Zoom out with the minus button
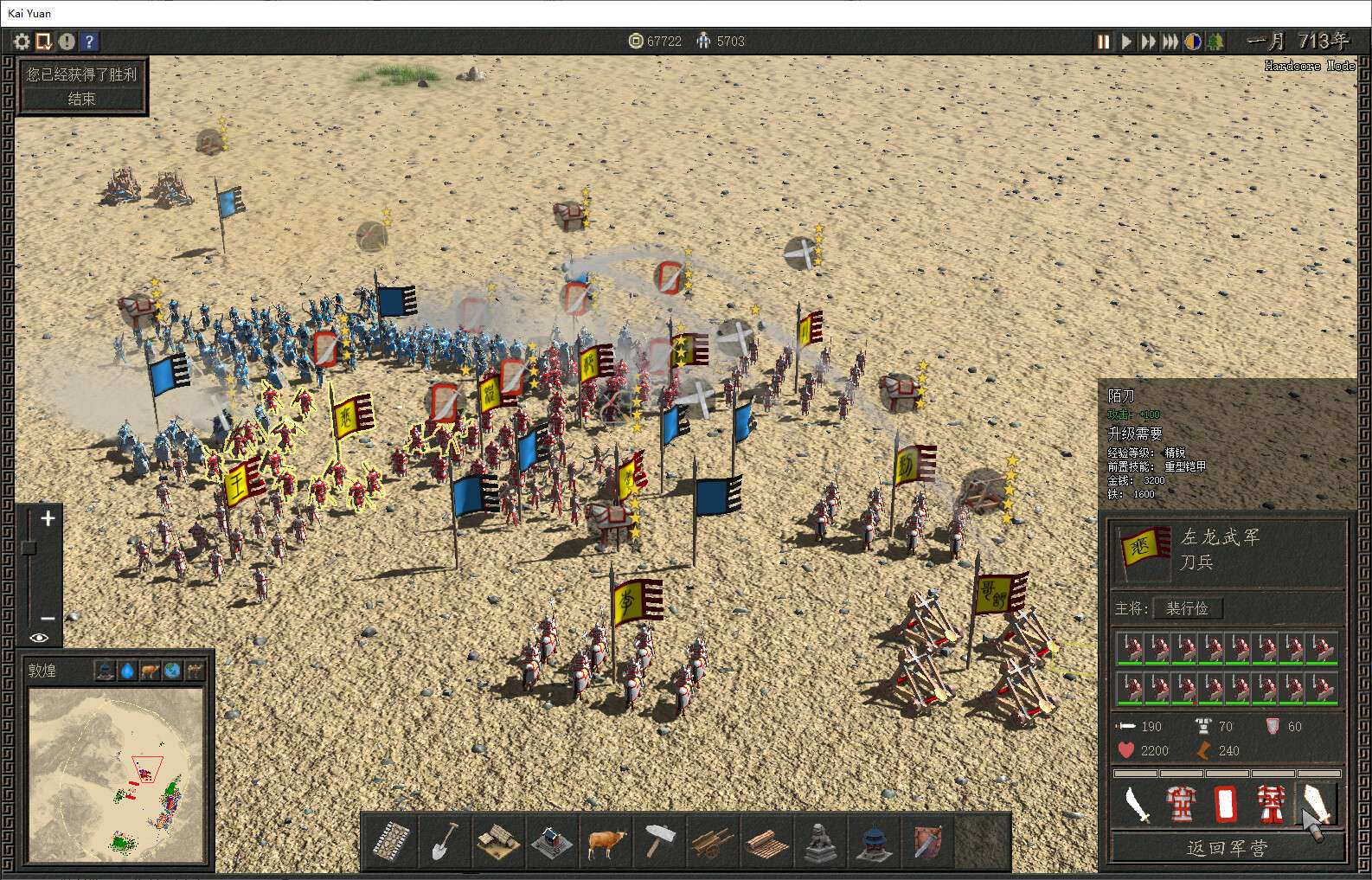This screenshot has width=1372, height=880. [48, 618]
